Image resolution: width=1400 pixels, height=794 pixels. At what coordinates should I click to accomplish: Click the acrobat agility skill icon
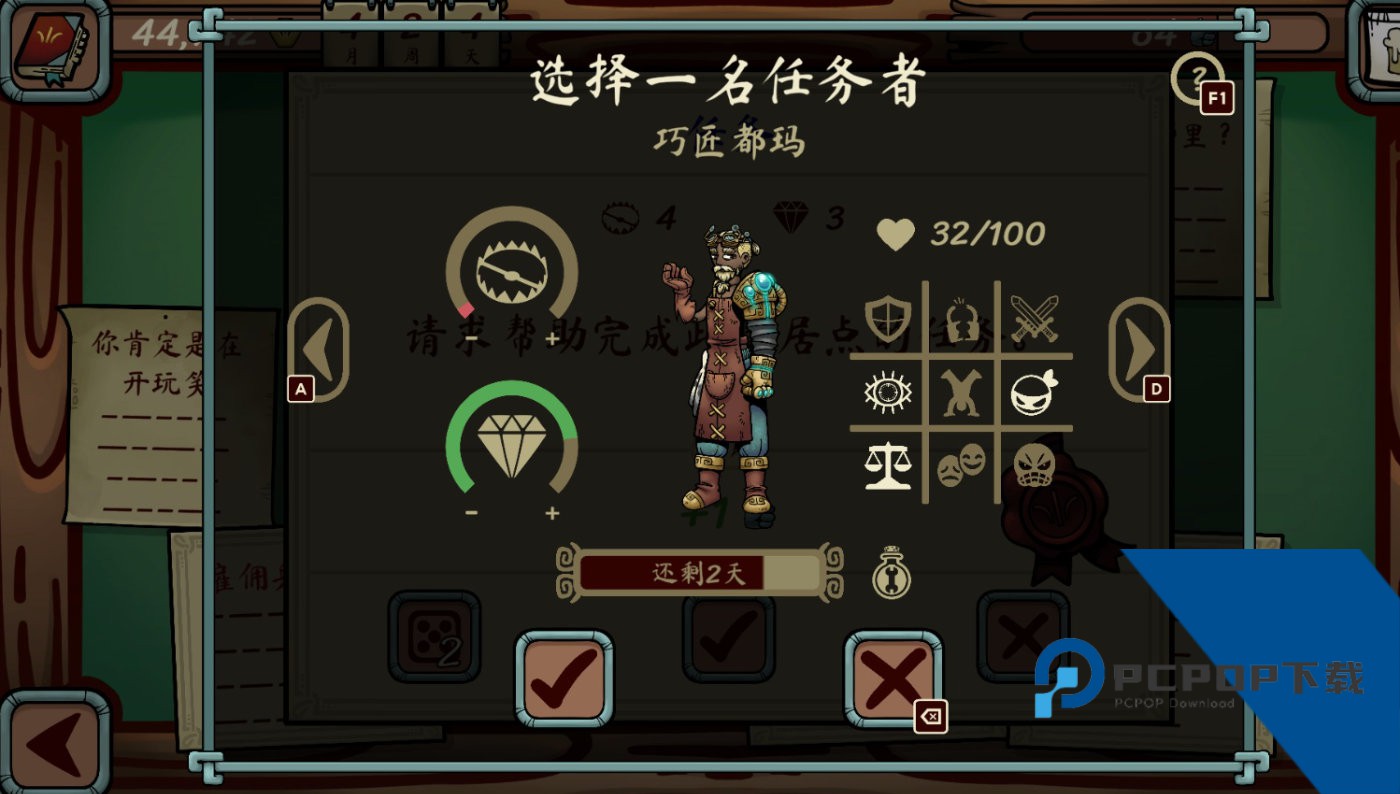pyautogui.click(x=962, y=391)
